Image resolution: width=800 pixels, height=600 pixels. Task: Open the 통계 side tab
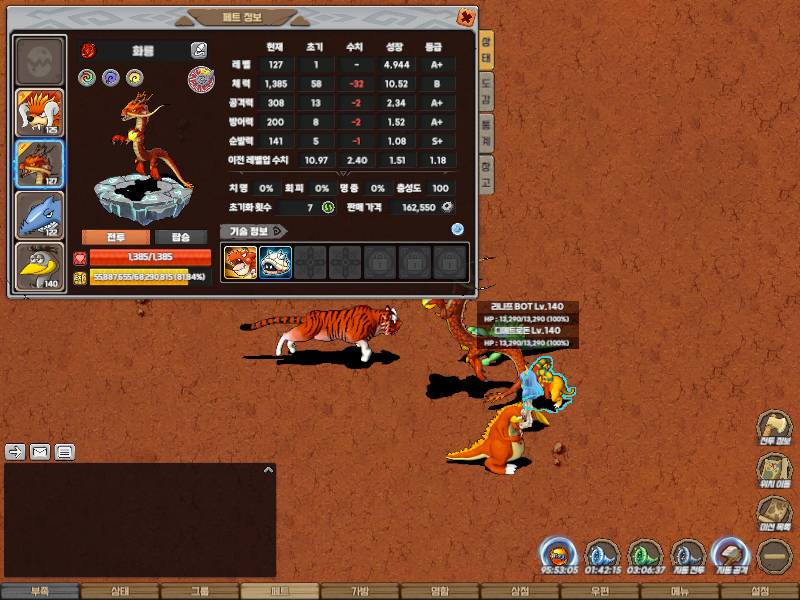(x=486, y=127)
